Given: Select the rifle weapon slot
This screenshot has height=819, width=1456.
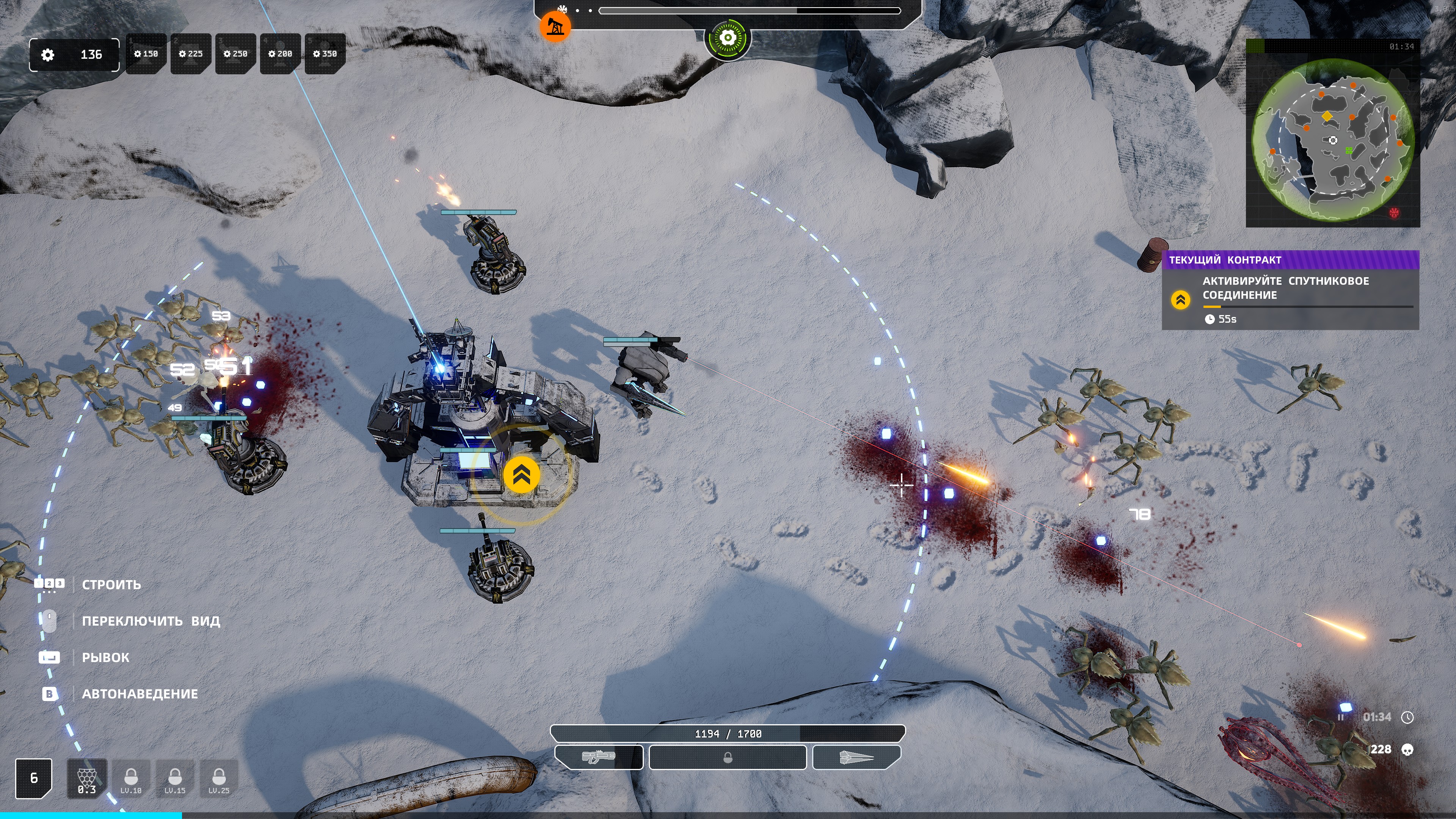Looking at the screenshot, I should [x=599, y=758].
